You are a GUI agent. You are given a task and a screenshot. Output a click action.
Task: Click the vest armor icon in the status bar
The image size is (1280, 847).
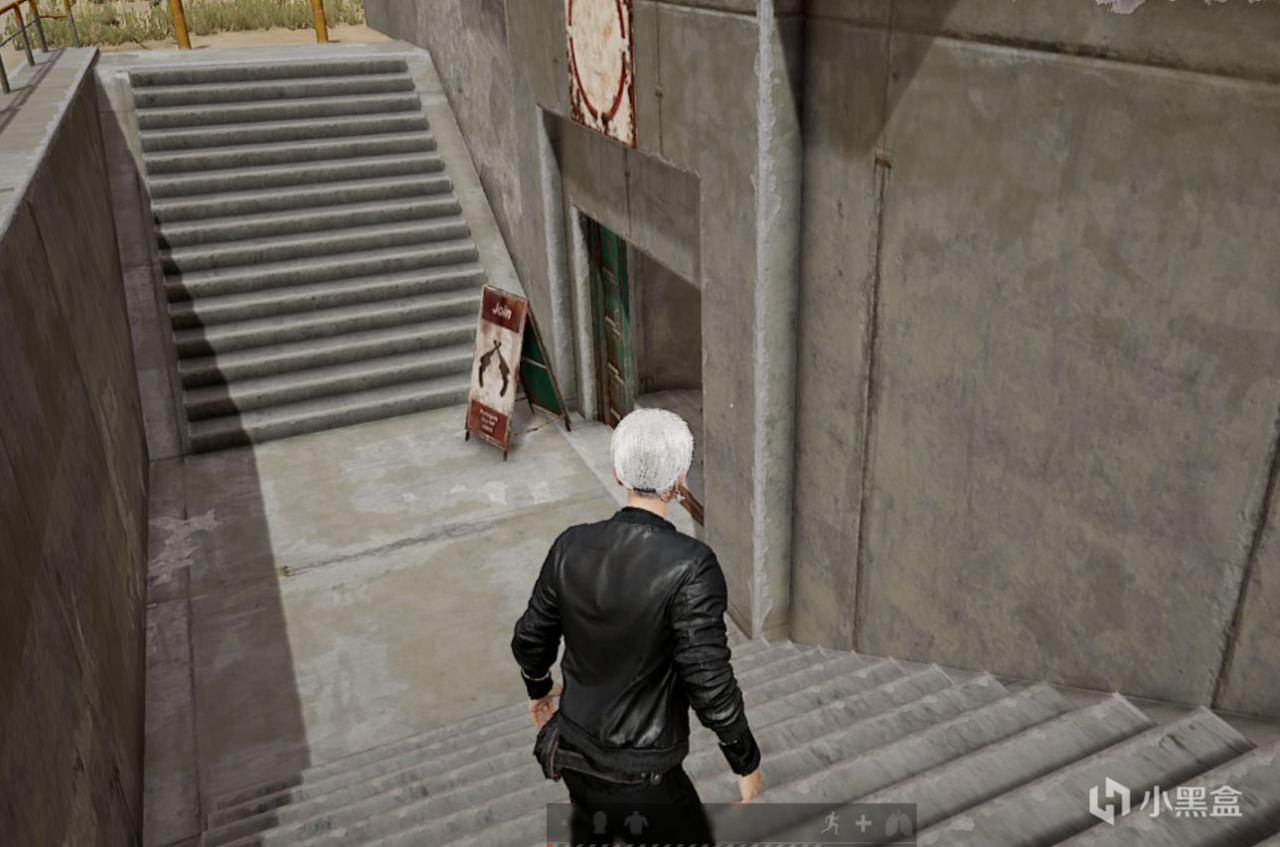[x=636, y=823]
